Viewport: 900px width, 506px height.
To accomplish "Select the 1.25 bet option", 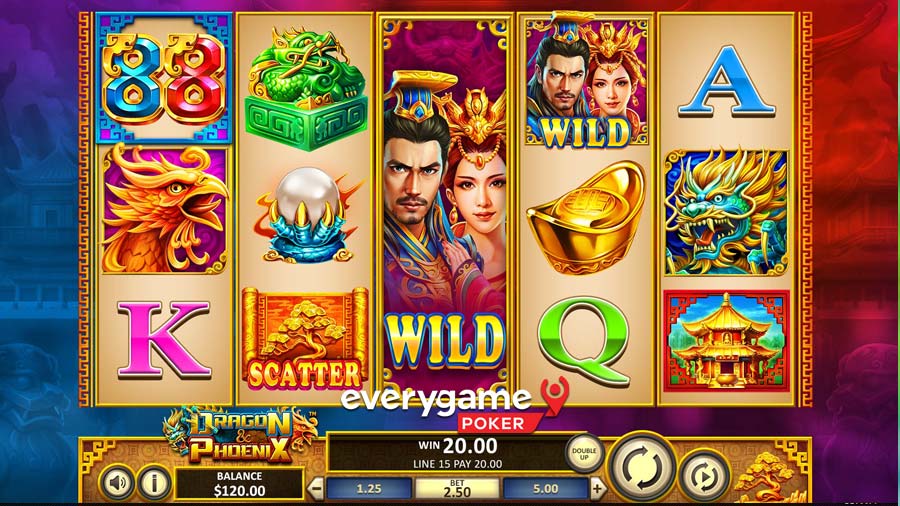I will coord(370,489).
